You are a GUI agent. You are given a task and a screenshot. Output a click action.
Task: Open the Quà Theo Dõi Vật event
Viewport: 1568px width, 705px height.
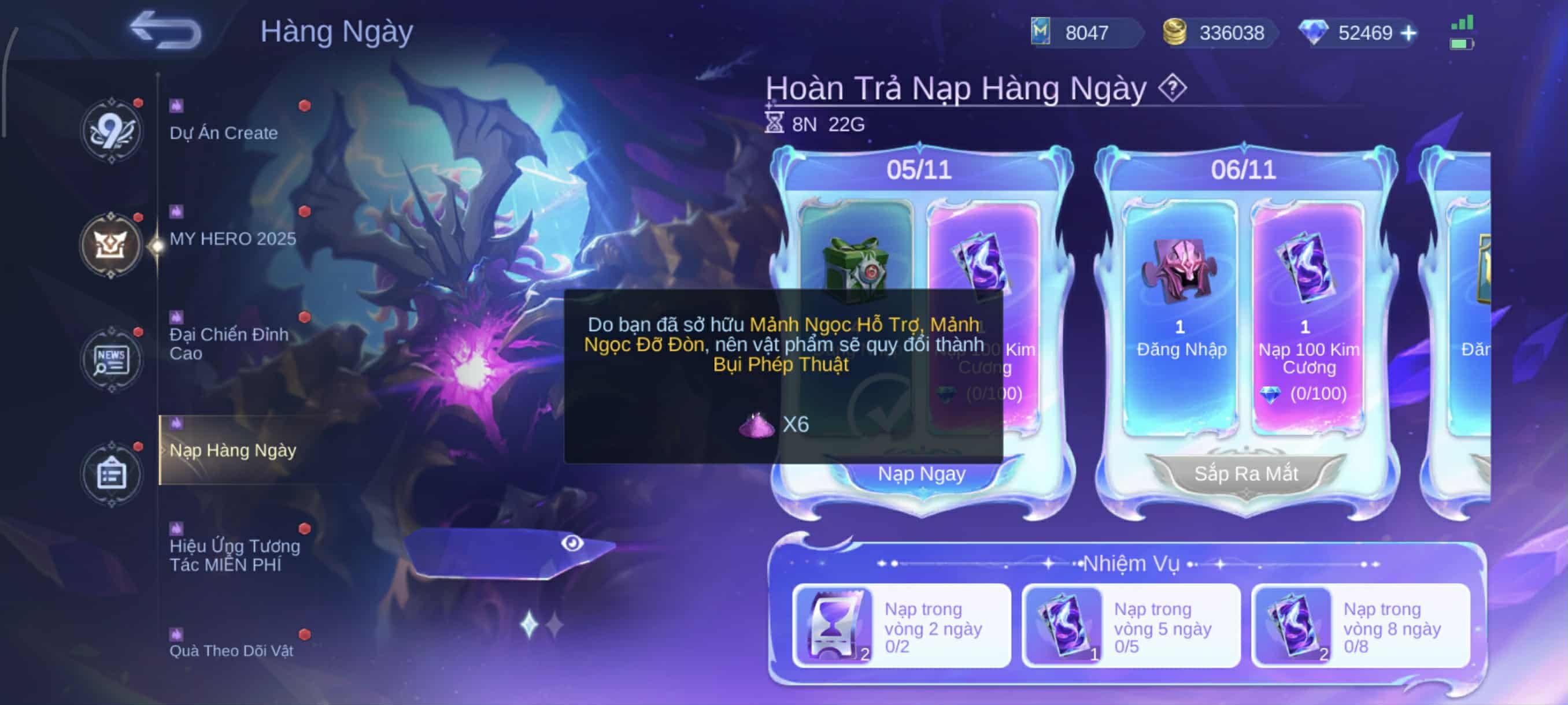tap(231, 650)
